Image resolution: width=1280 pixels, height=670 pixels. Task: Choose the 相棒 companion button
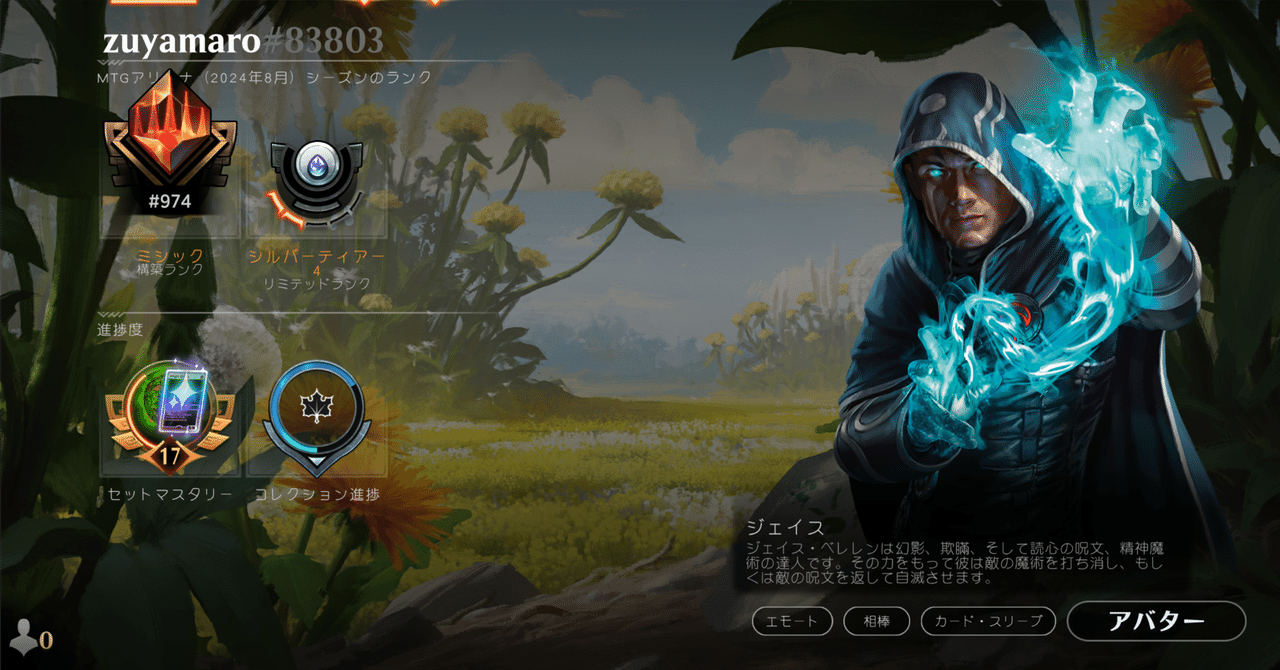pos(876,621)
